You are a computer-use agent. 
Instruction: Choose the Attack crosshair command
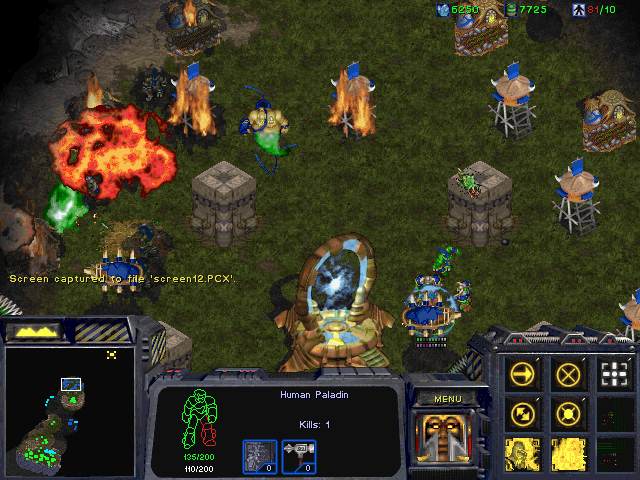point(614,374)
